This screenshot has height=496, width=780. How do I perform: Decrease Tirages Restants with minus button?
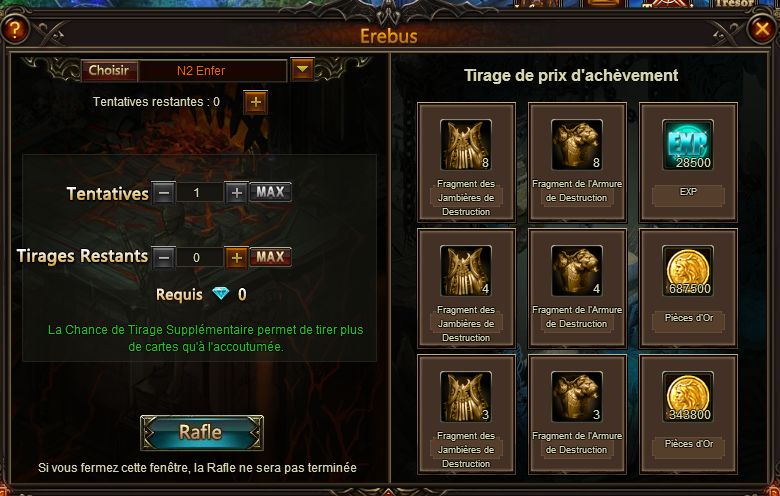[x=164, y=257]
